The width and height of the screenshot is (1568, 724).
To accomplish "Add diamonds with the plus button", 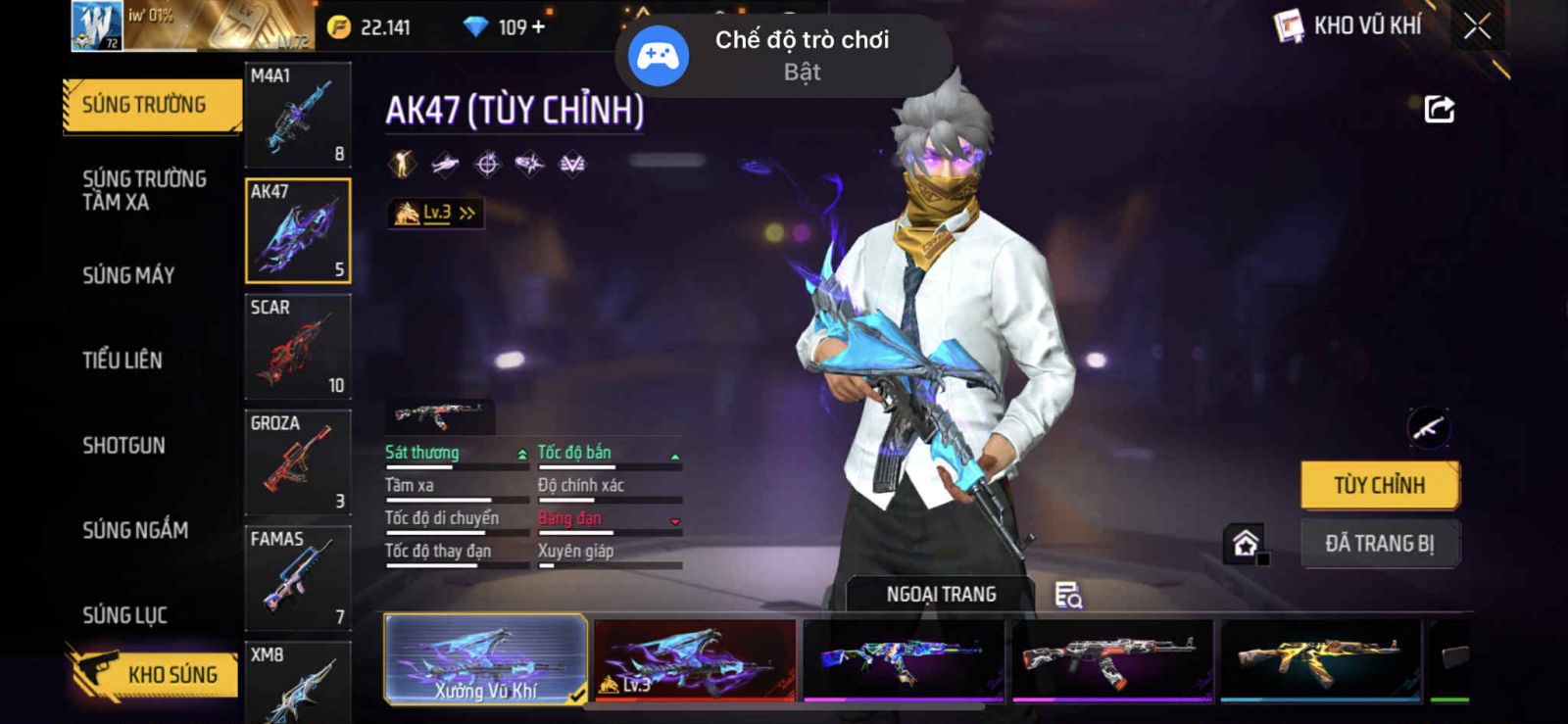I will (538, 27).
